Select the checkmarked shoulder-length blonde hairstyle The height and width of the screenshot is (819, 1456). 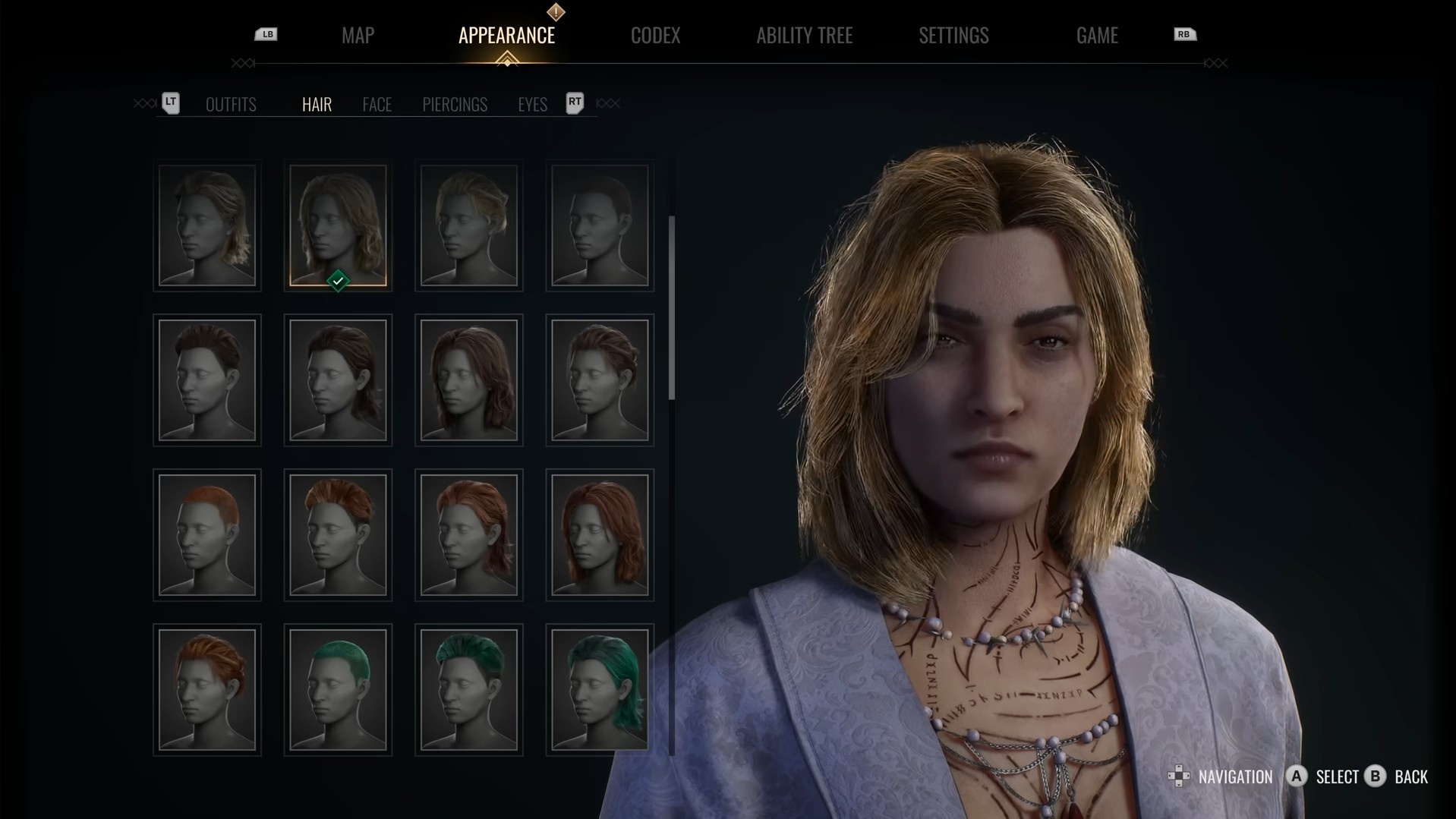pos(338,225)
